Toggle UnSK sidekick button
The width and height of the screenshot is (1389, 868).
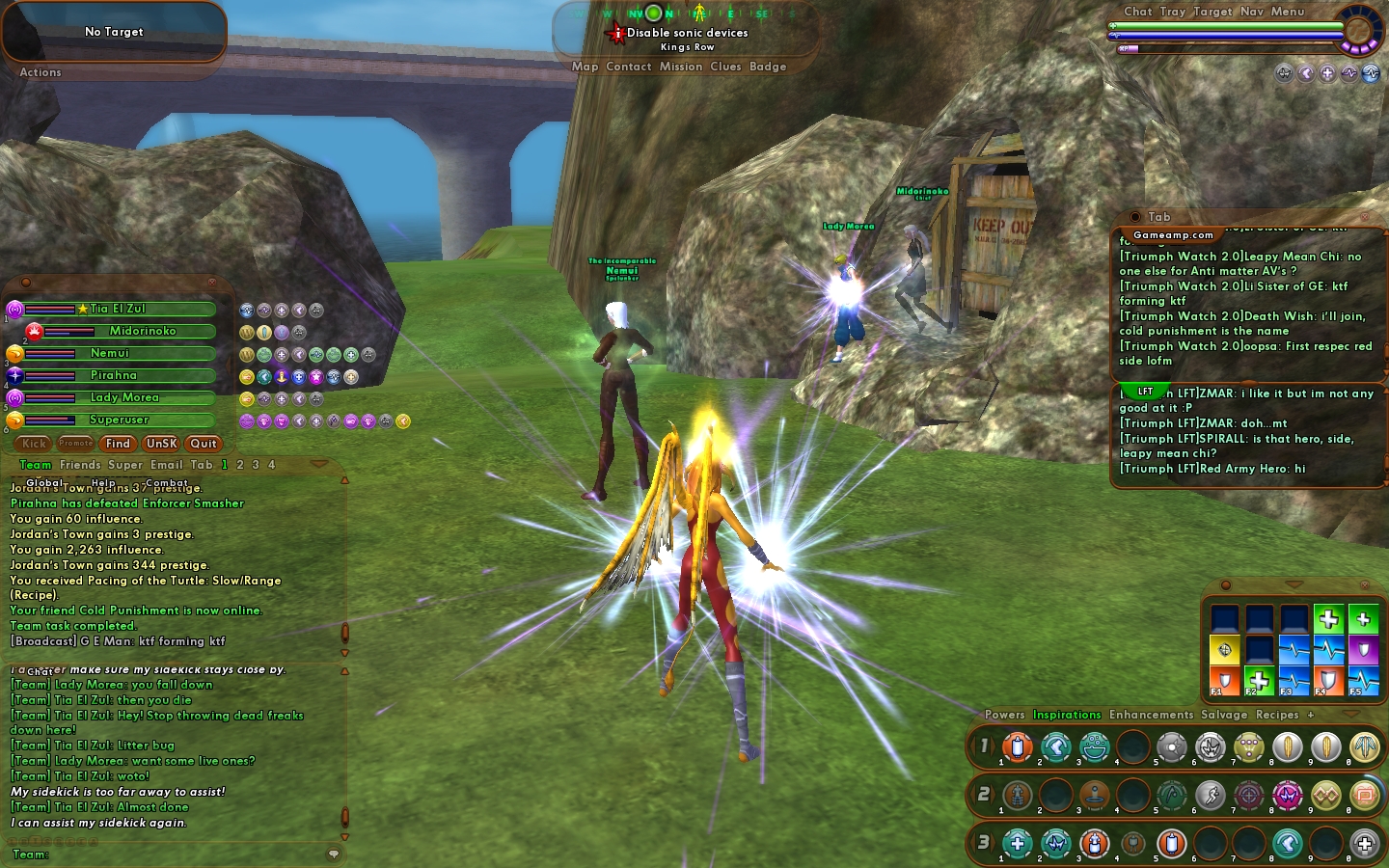tap(161, 444)
